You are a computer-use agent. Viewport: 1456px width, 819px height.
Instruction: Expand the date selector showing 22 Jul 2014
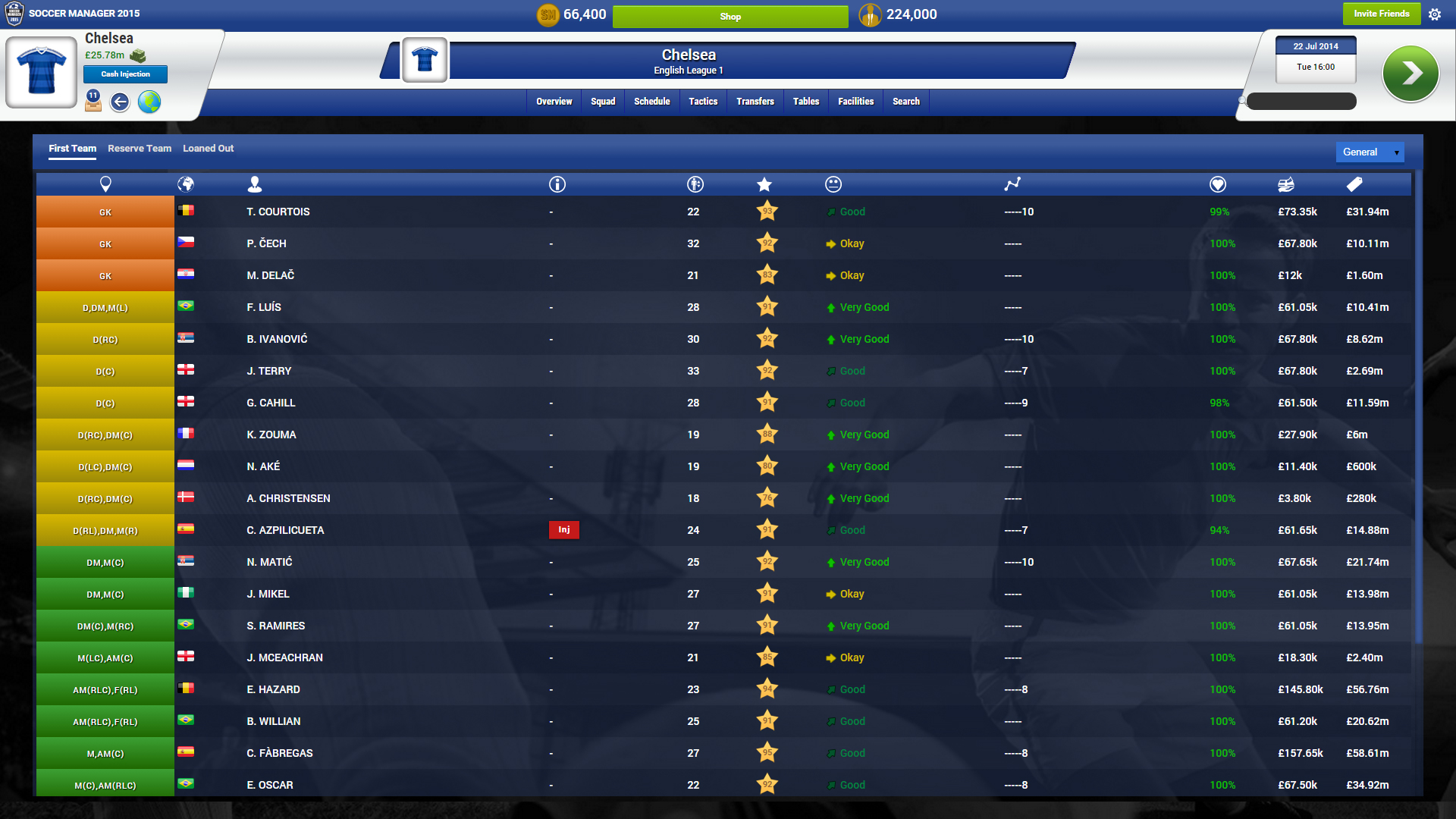[x=1316, y=47]
